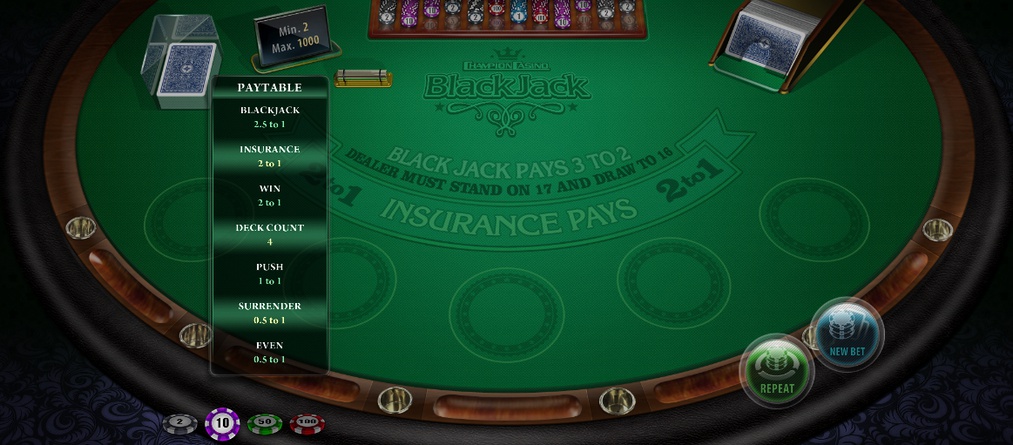Click the Paytable panel header

(x=269, y=88)
